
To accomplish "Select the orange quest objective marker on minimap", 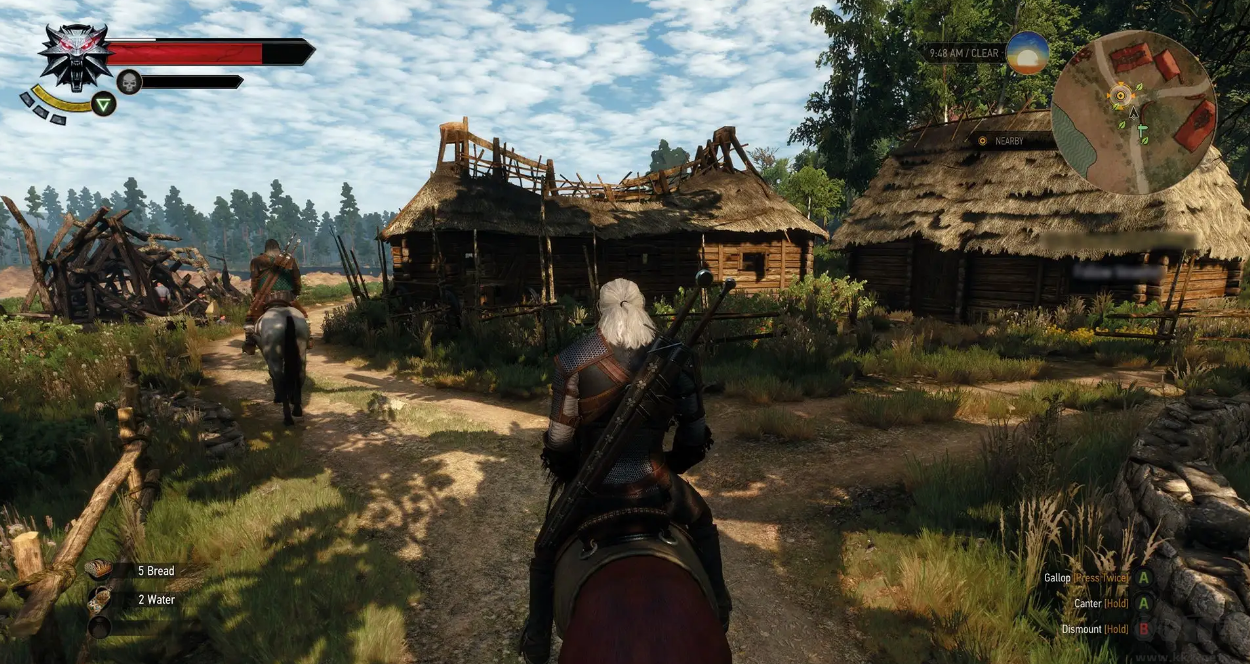I will tap(1120, 96).
